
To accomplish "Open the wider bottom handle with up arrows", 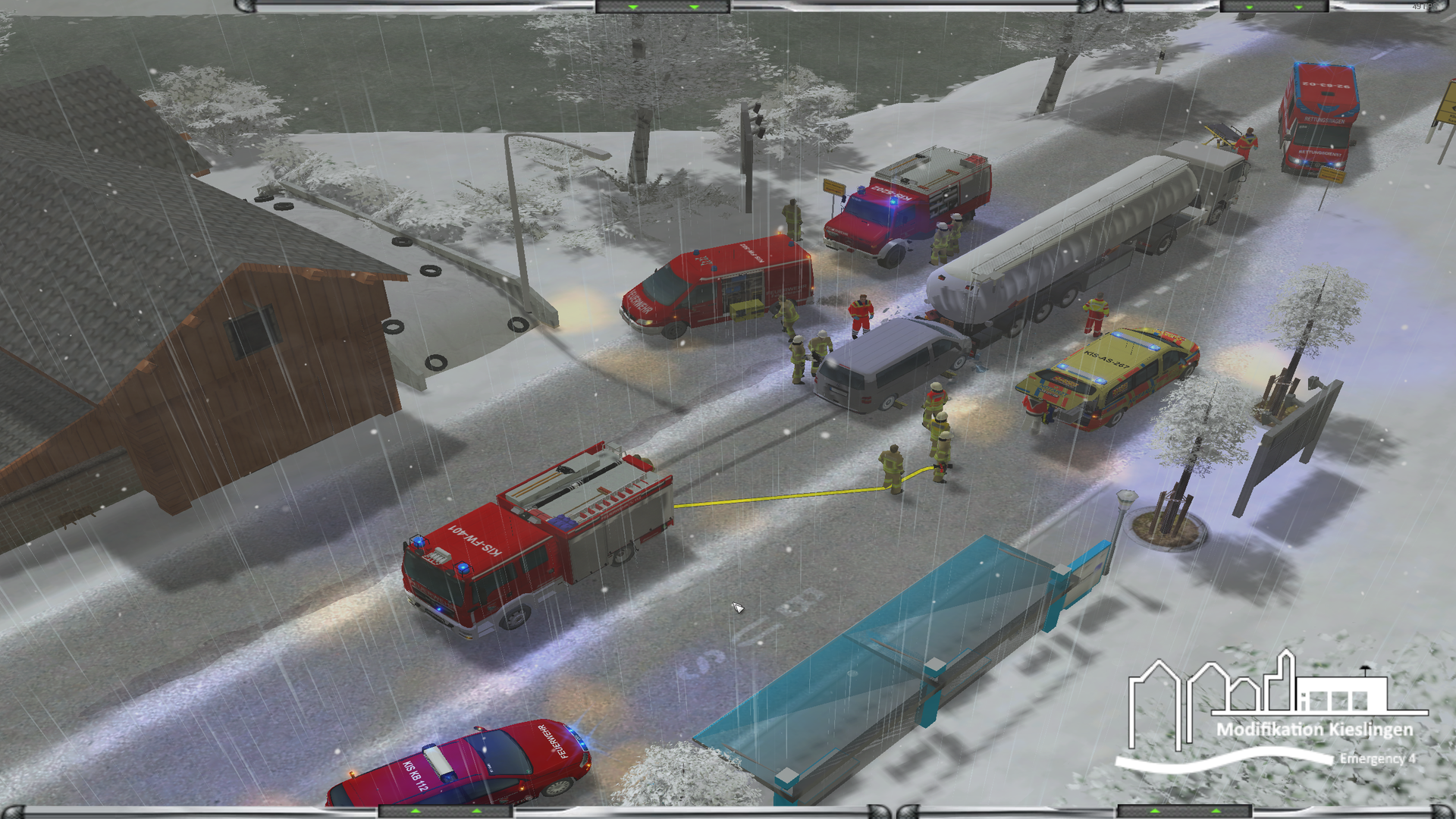I will pyautogui.click(x=446, y=811).
